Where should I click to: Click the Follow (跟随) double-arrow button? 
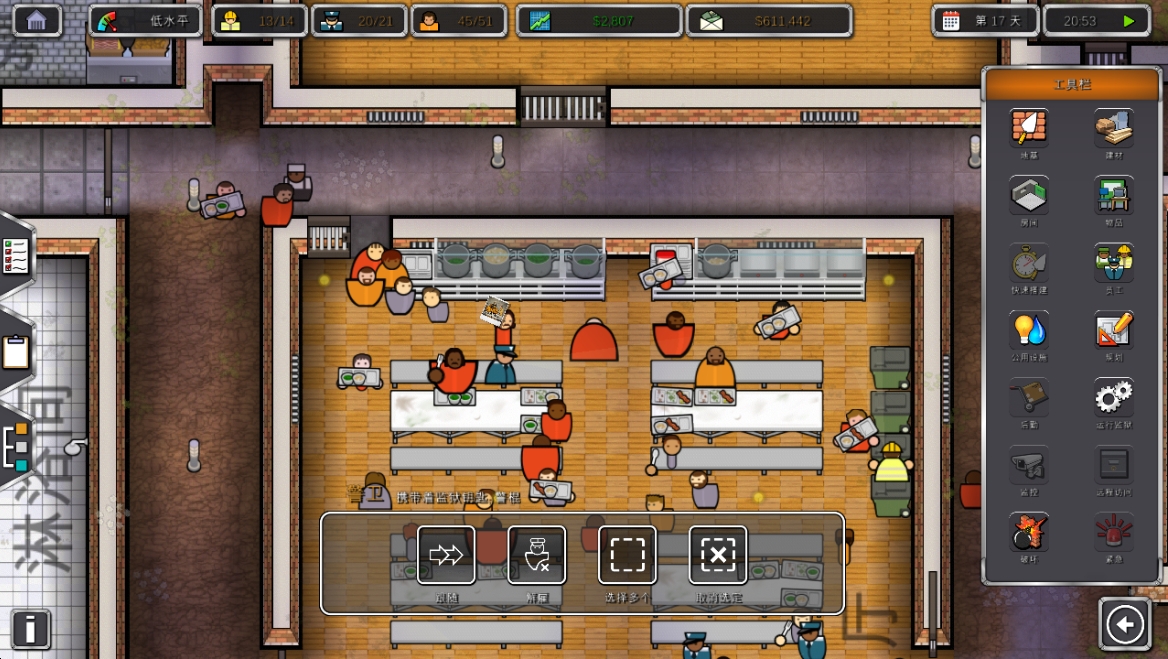pyautogui.click(x=446, y=555)
